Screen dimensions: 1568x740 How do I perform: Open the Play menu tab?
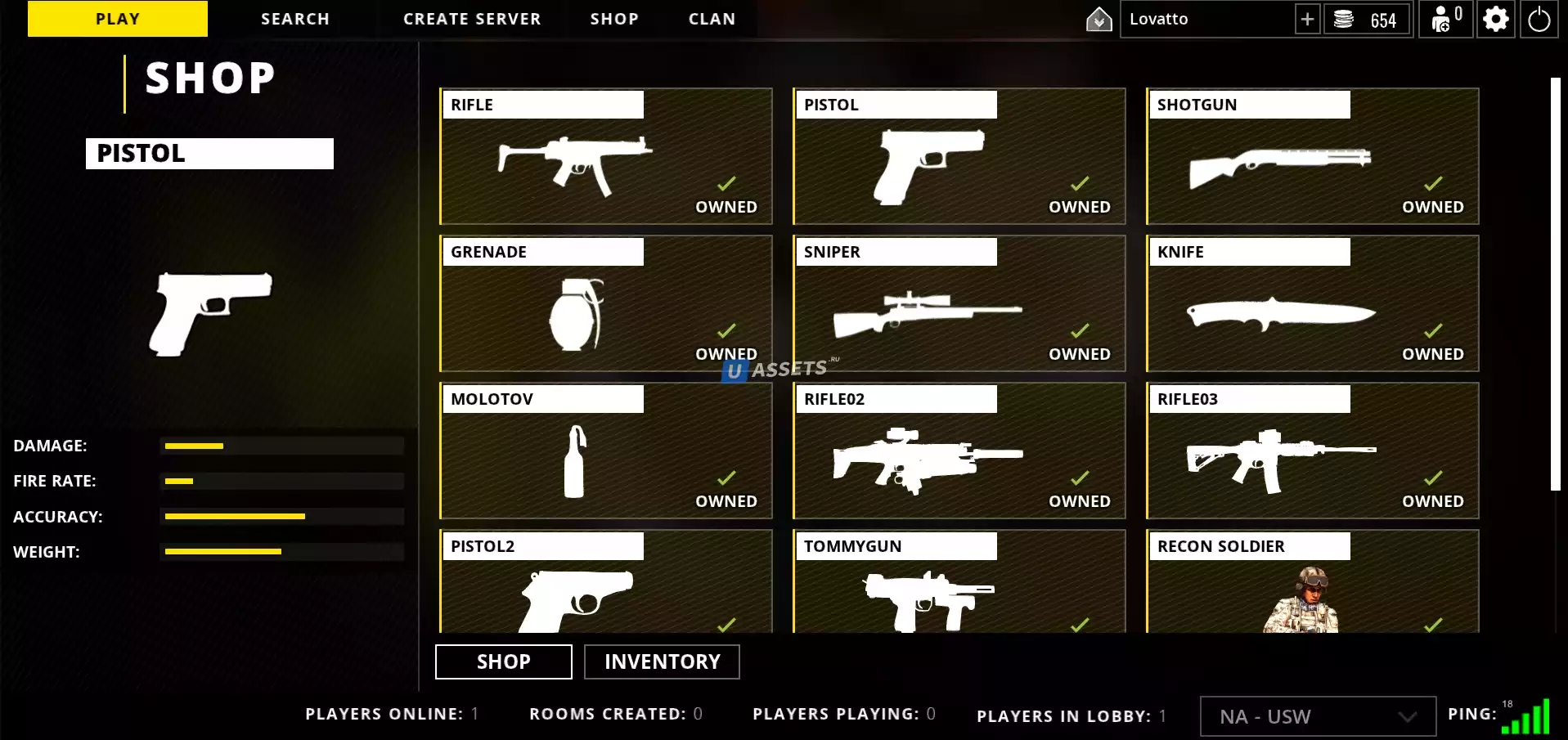pos(118,19)
